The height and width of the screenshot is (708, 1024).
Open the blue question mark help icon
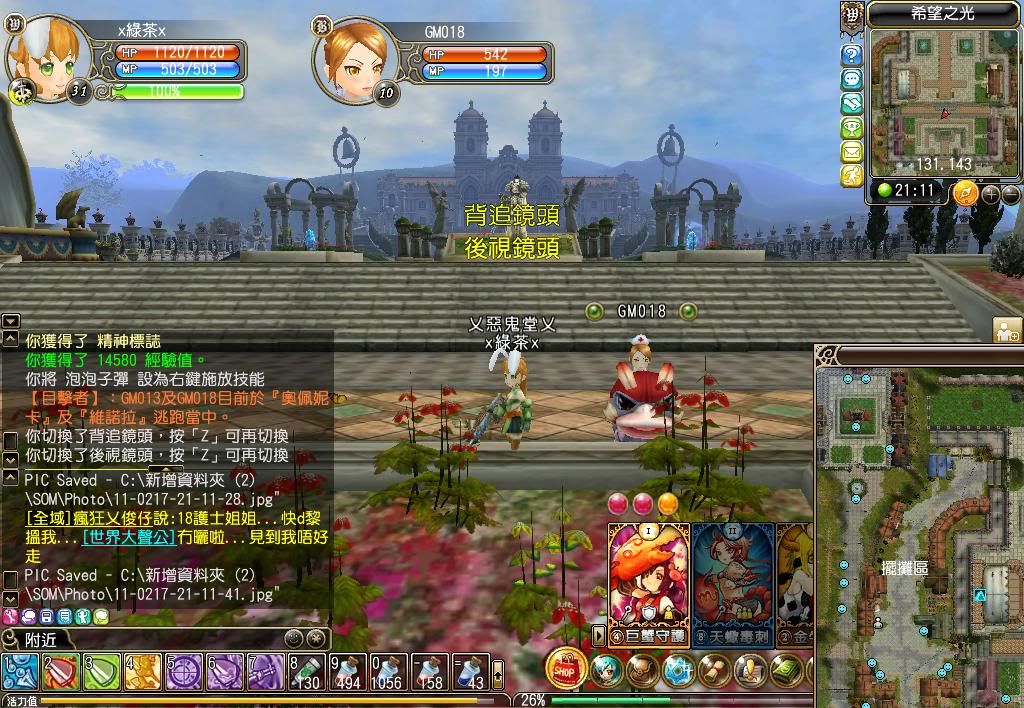coord(852,55)
